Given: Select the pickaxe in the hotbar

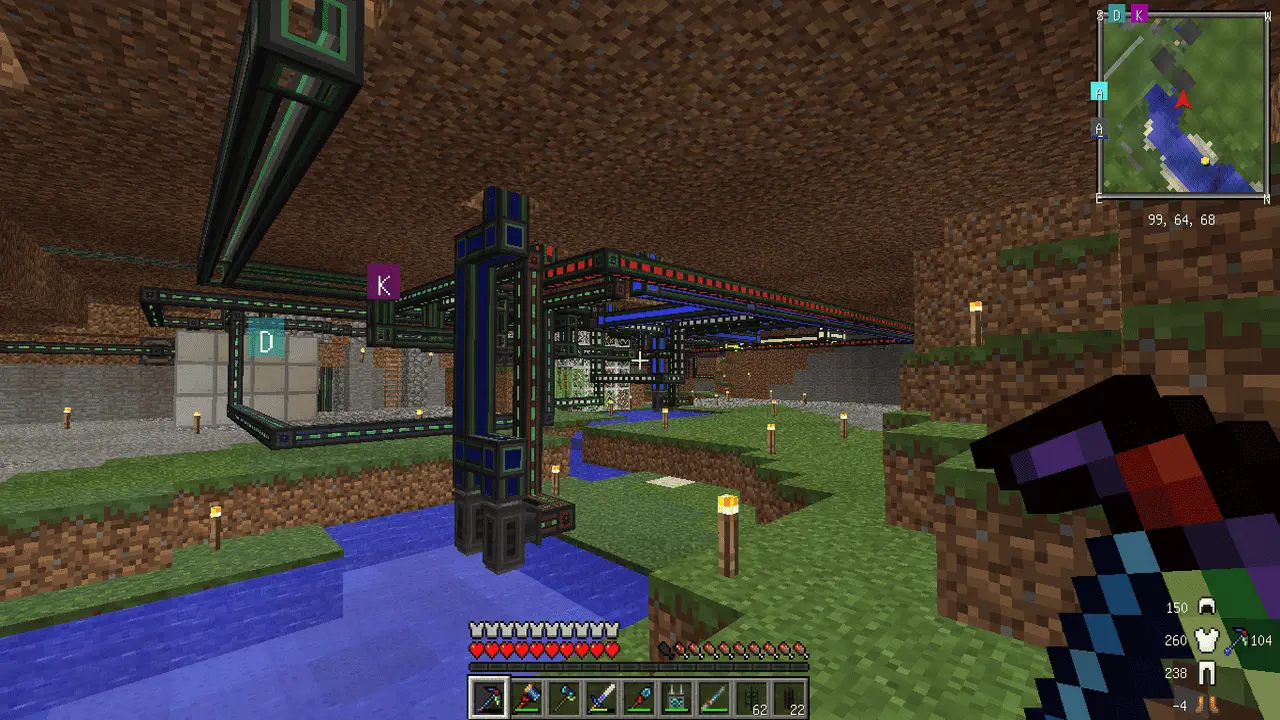Looking at the screenshot, I should [x=490, y=696].
